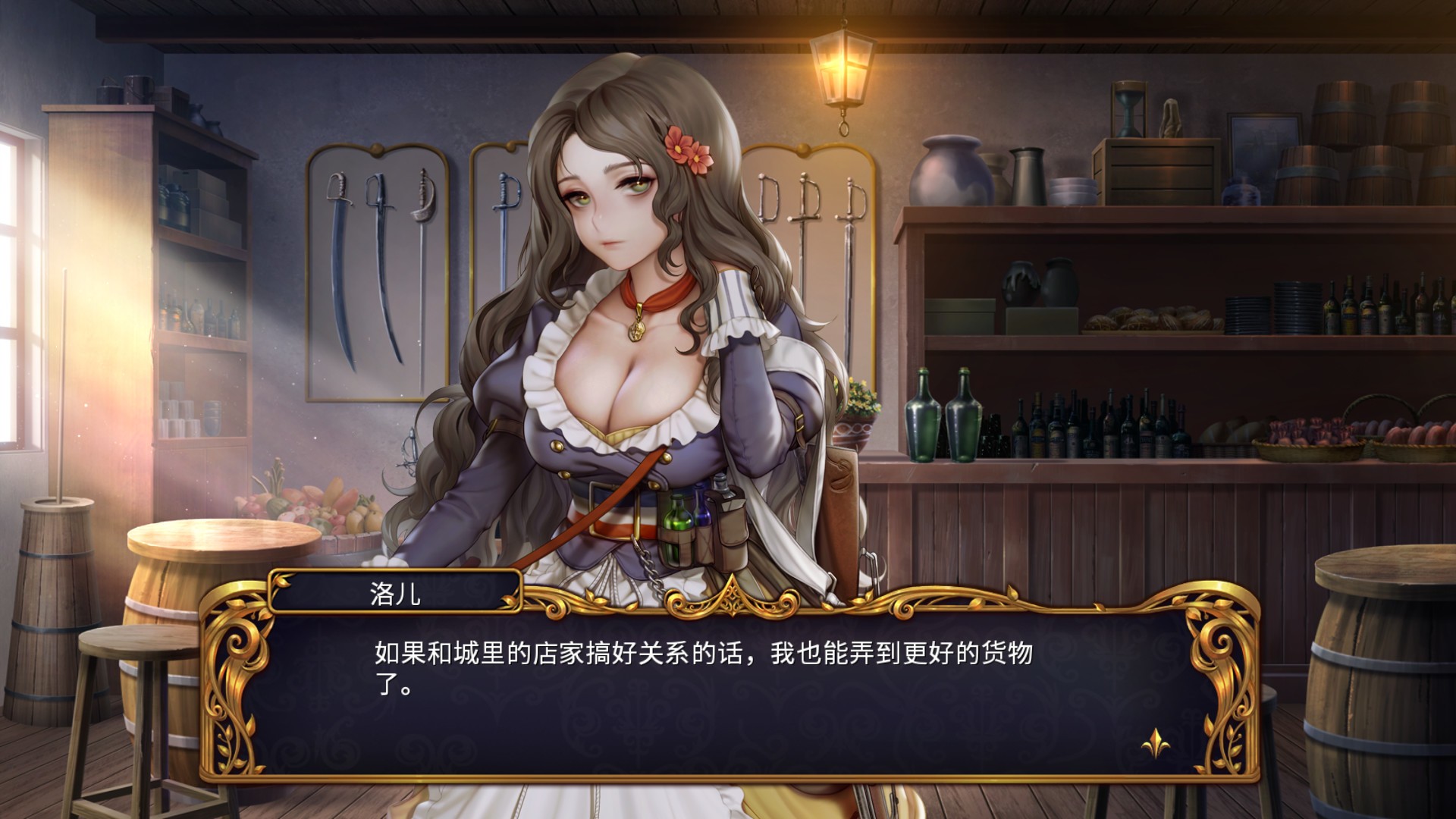Click the hanging lantern above the shop
The height and width of the screenshot is (819, 1456).
842,68
